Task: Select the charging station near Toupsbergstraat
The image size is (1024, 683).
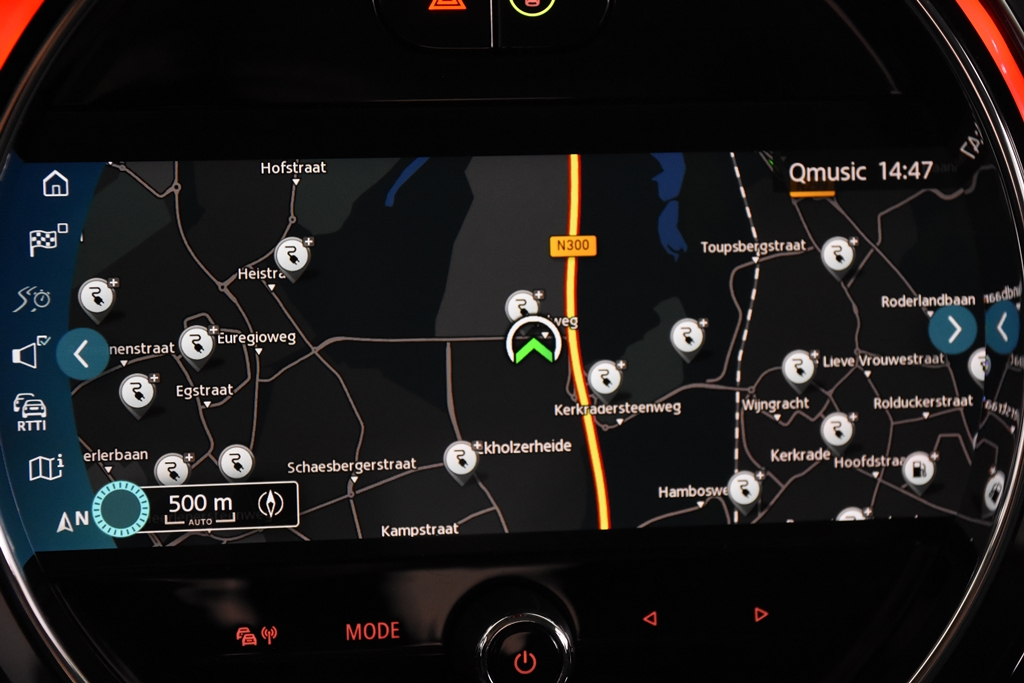Action: point(837,255)
